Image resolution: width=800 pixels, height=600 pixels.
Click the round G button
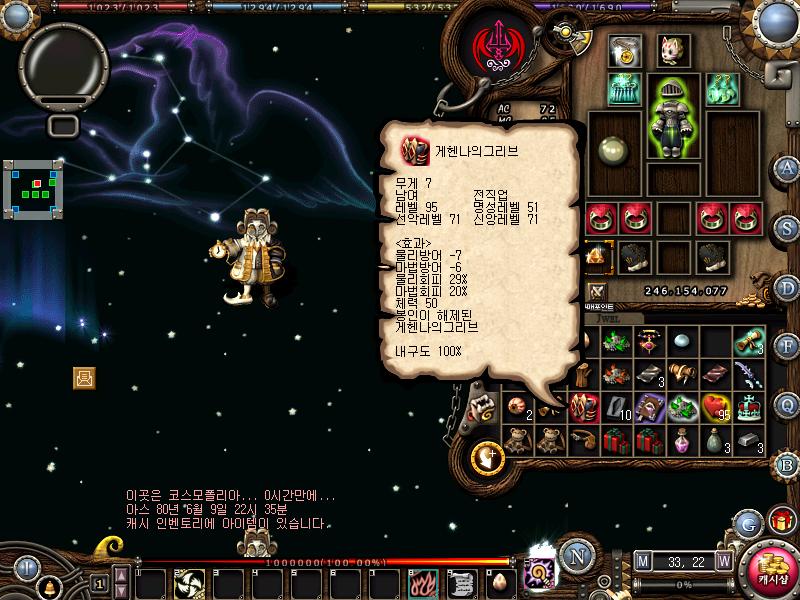click(x=747, y=523)
